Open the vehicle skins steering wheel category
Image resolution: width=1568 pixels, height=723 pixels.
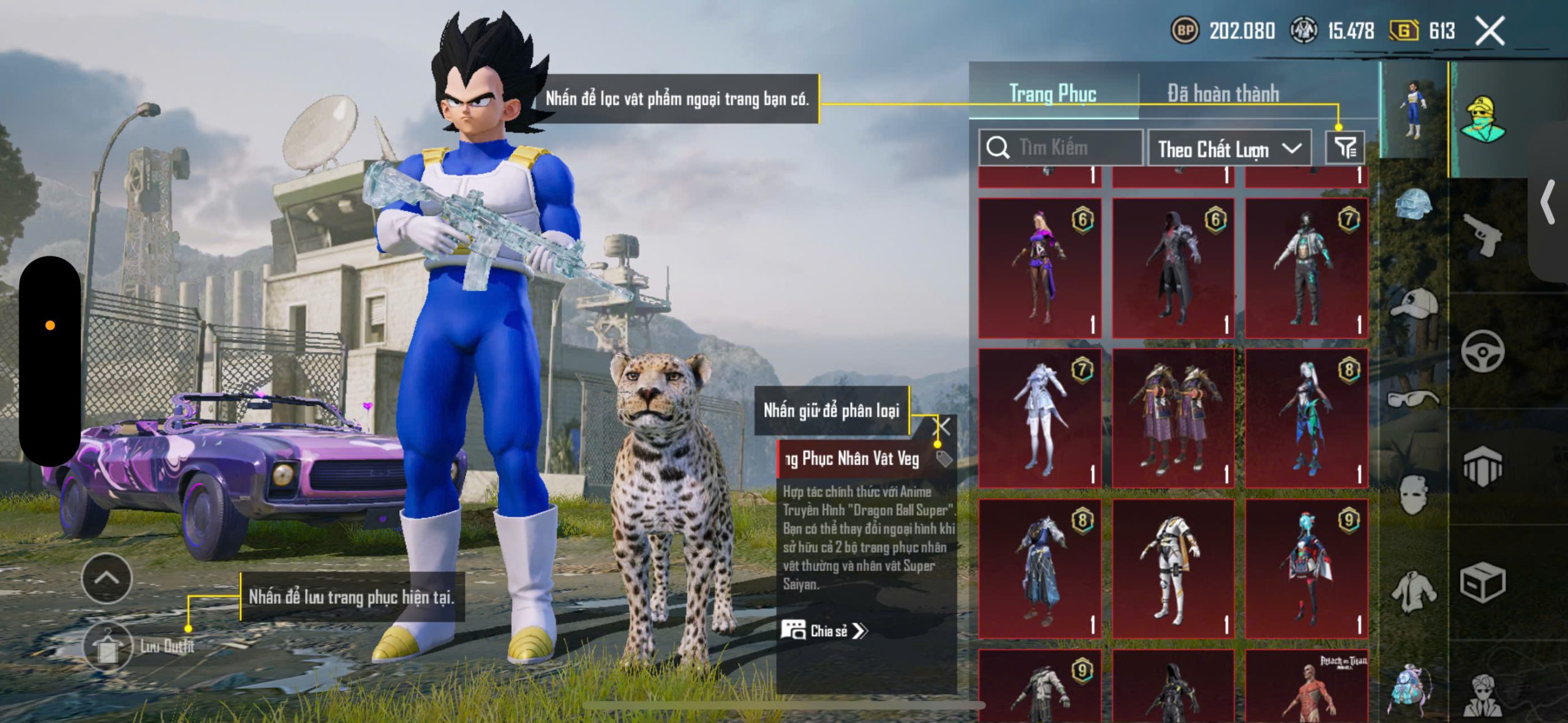coord(1482,351)
